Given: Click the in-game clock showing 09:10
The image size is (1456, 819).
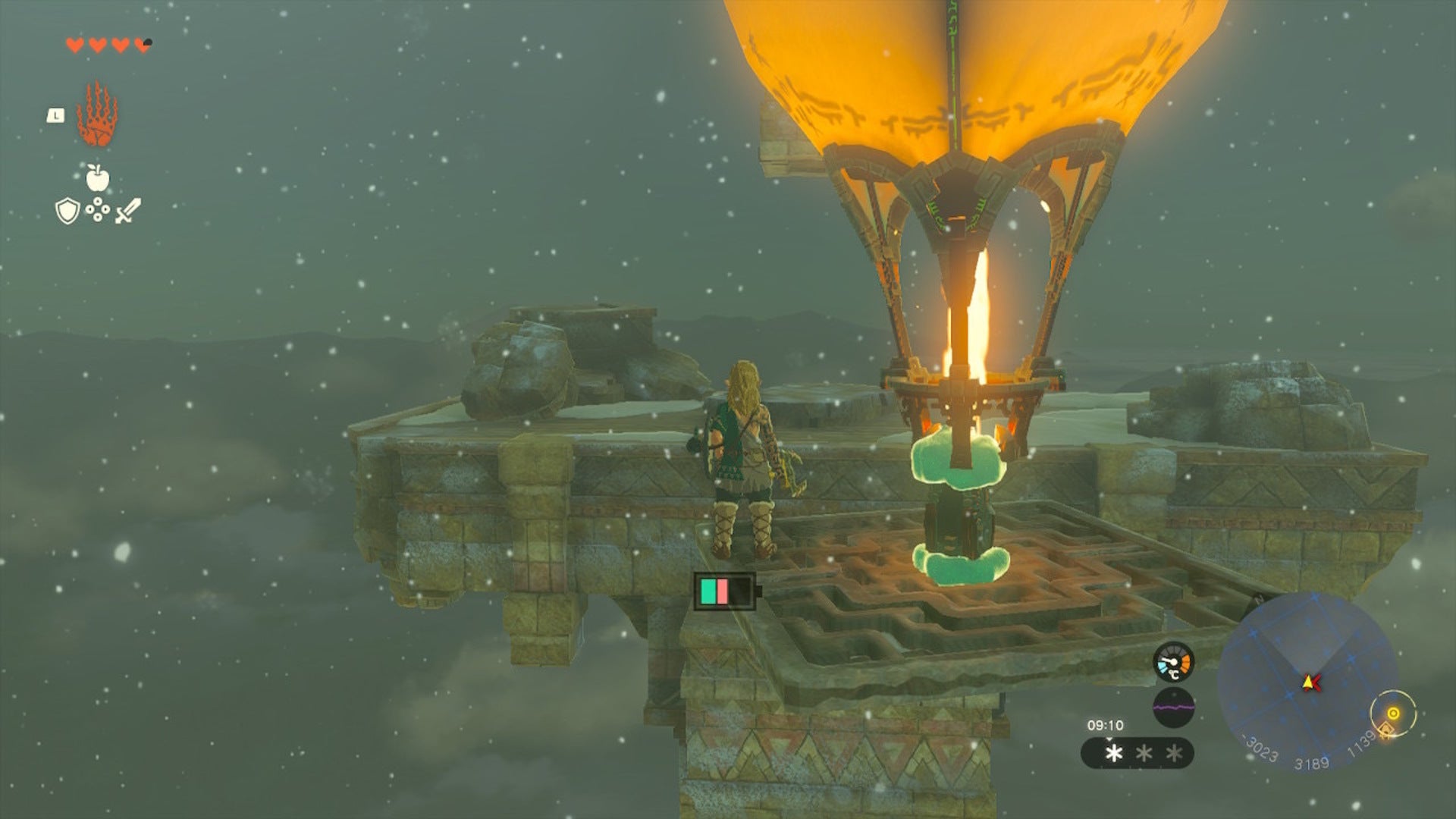Looking at the screenshot, I should (1106, 724).
